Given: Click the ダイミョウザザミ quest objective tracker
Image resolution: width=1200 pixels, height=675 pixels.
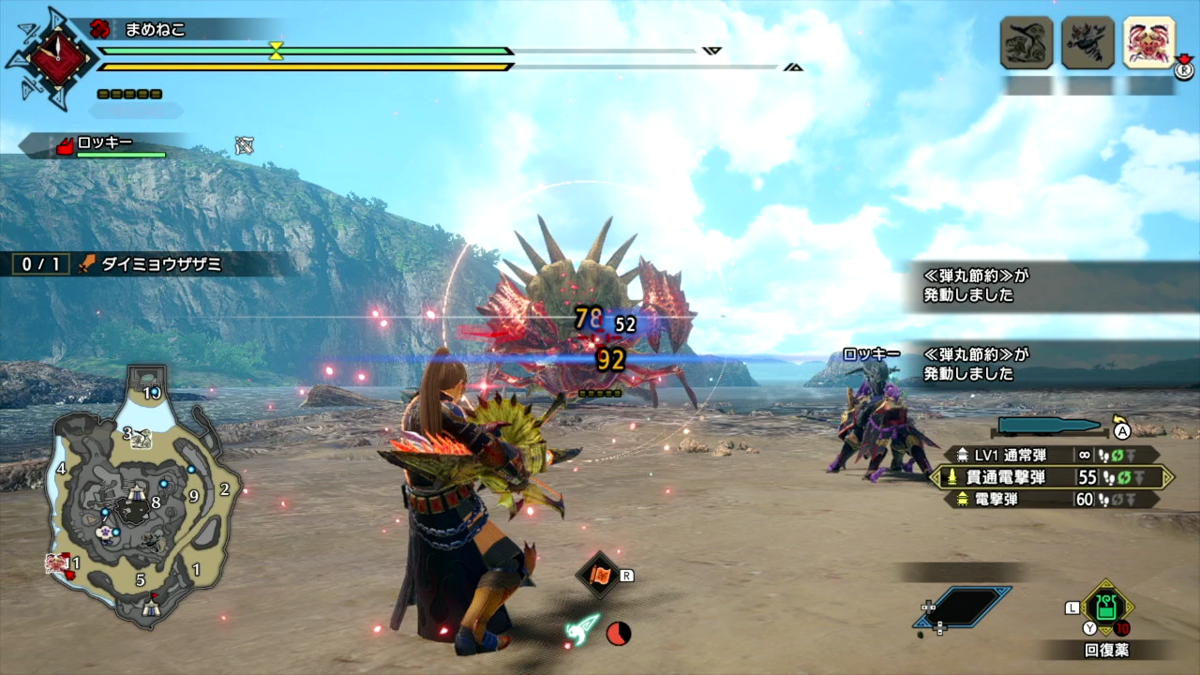Looking at the screenshot, I should [x=150, y=264].
